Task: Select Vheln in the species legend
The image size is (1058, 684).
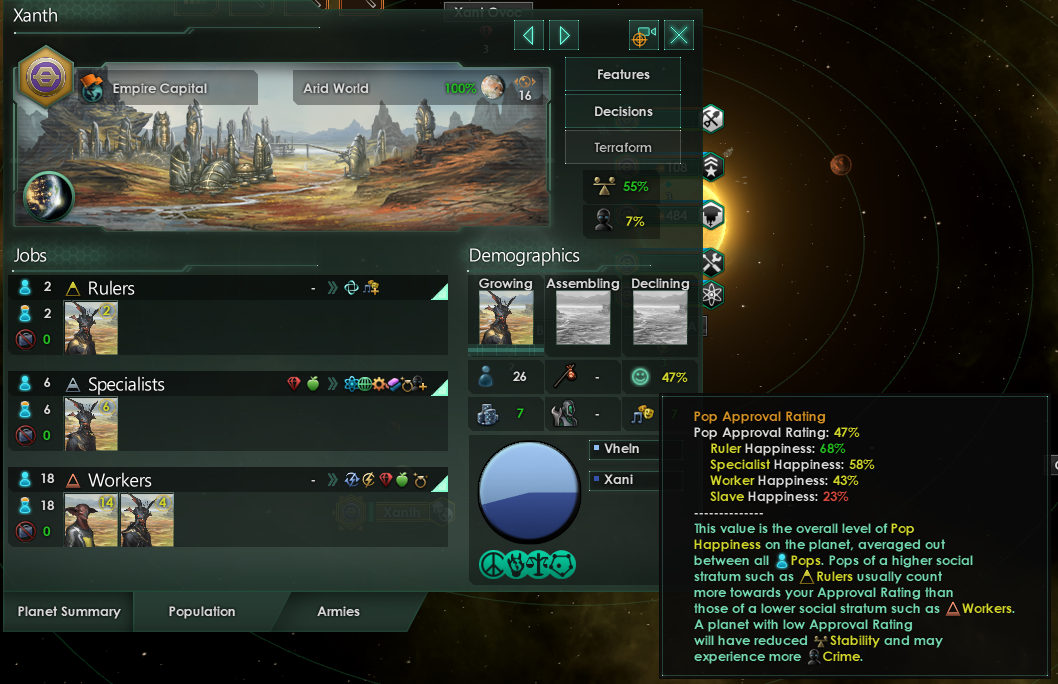Action: click(620, 449)
